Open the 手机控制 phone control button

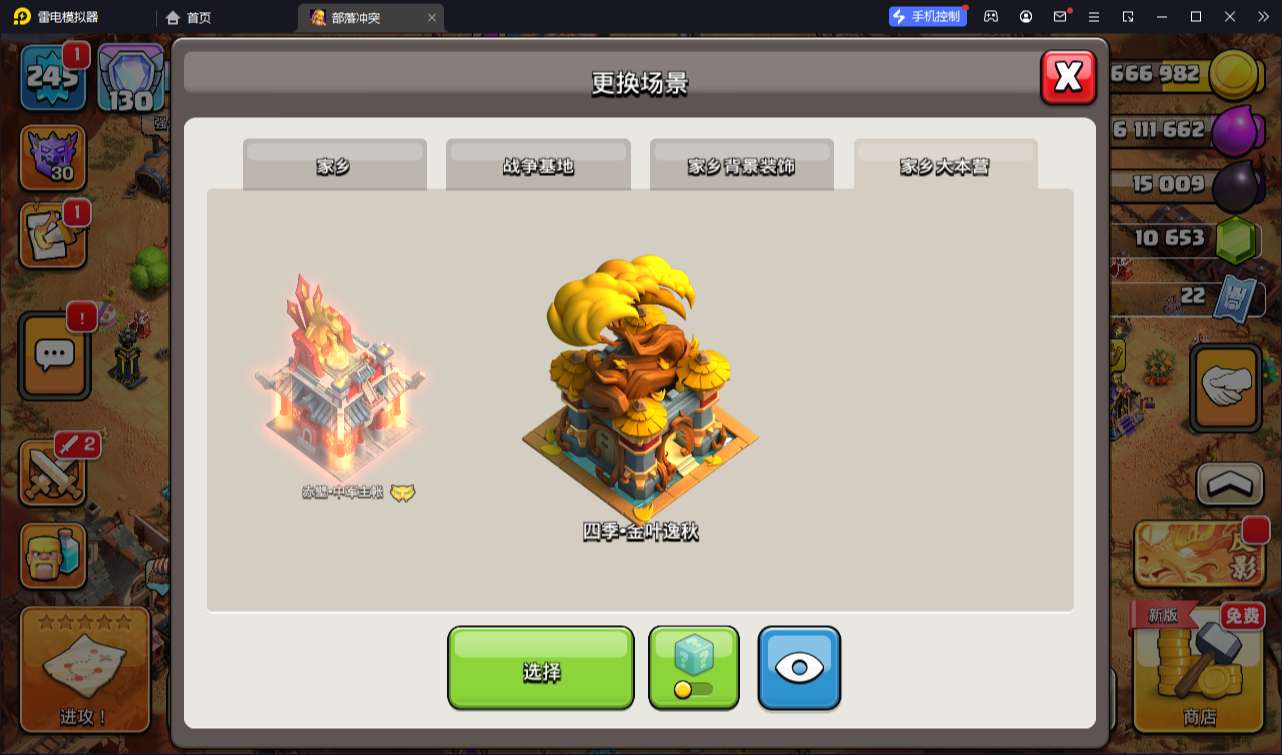927,16
